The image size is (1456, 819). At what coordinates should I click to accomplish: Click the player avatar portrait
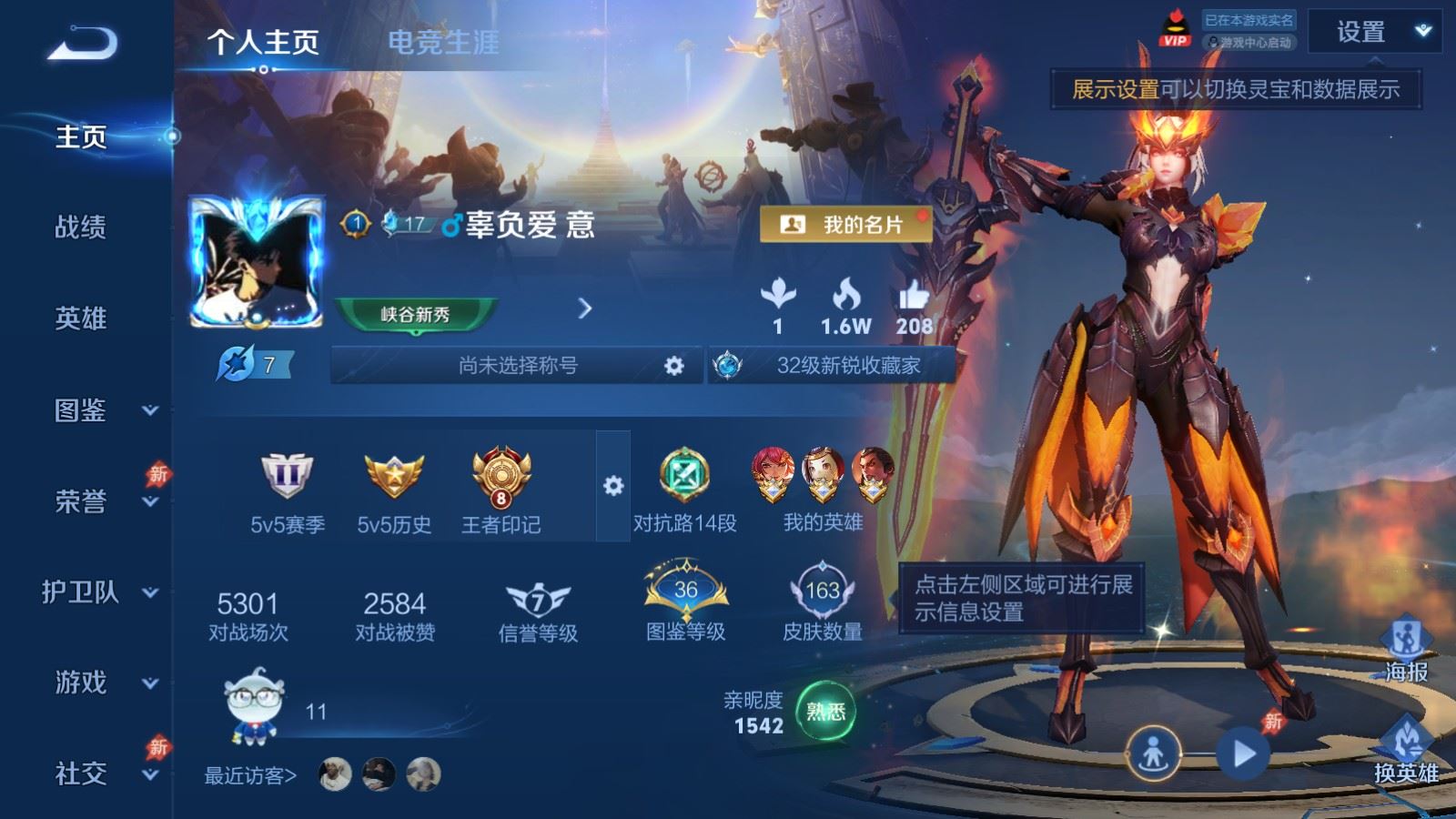[256, 263]
